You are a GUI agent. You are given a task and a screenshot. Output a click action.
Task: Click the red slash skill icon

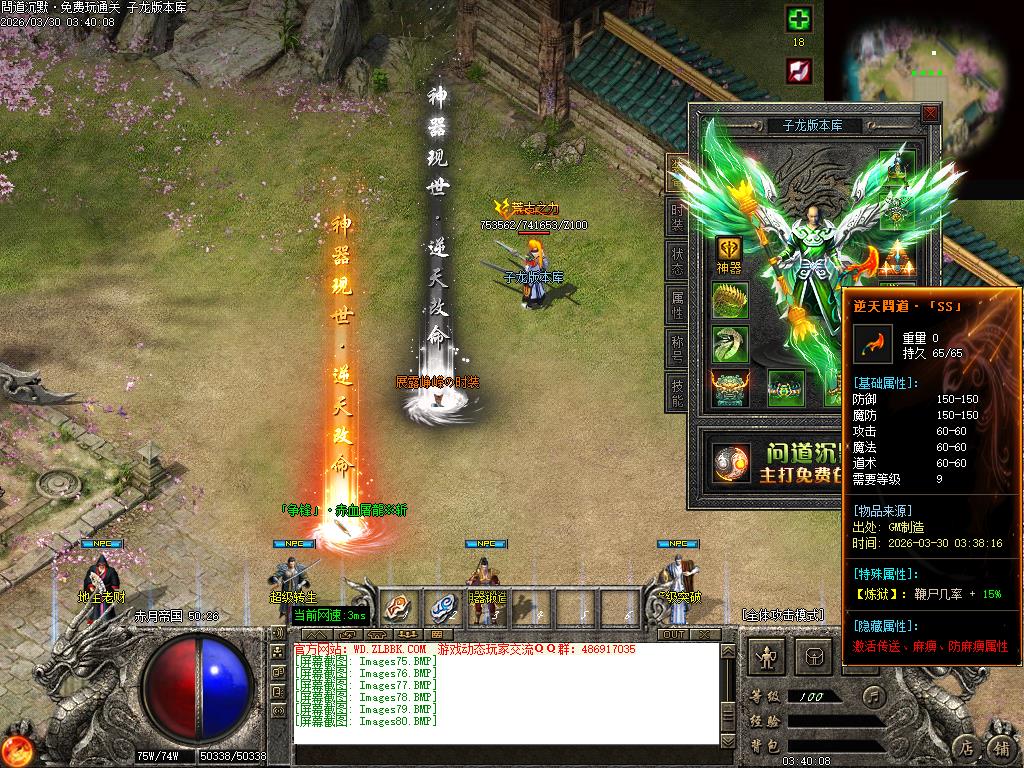pyautogui.click(x=798, y=70)
